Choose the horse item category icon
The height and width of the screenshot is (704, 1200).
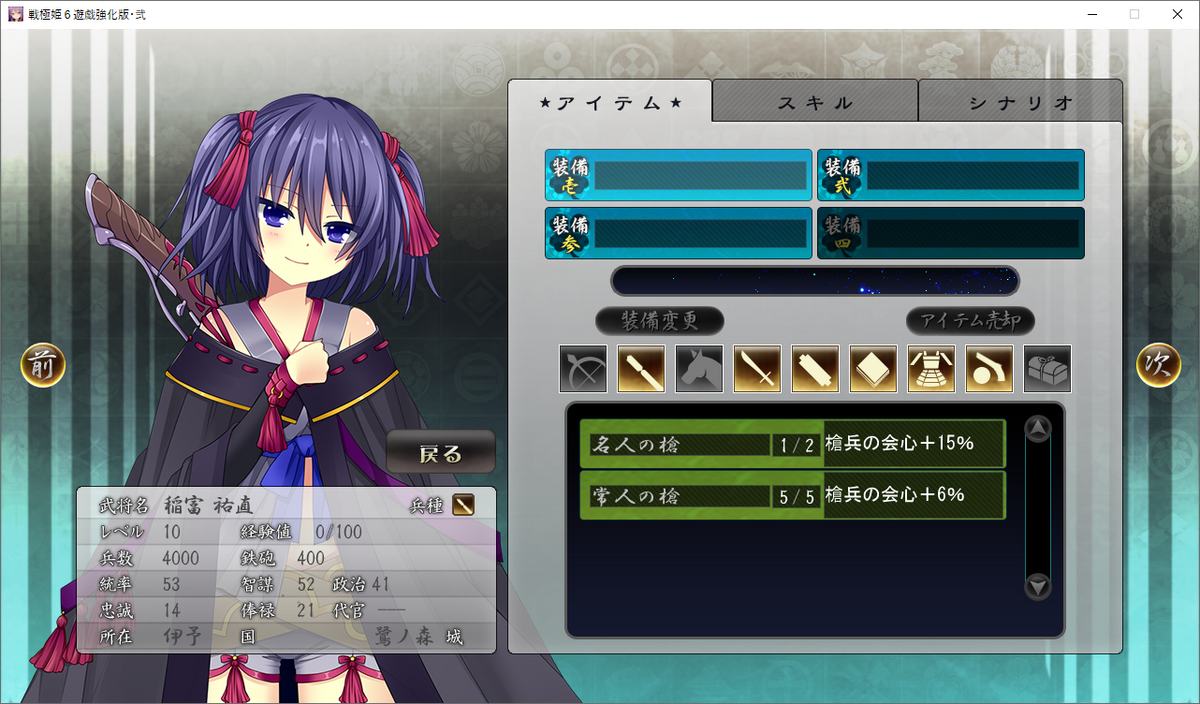[x=699, y=369]
